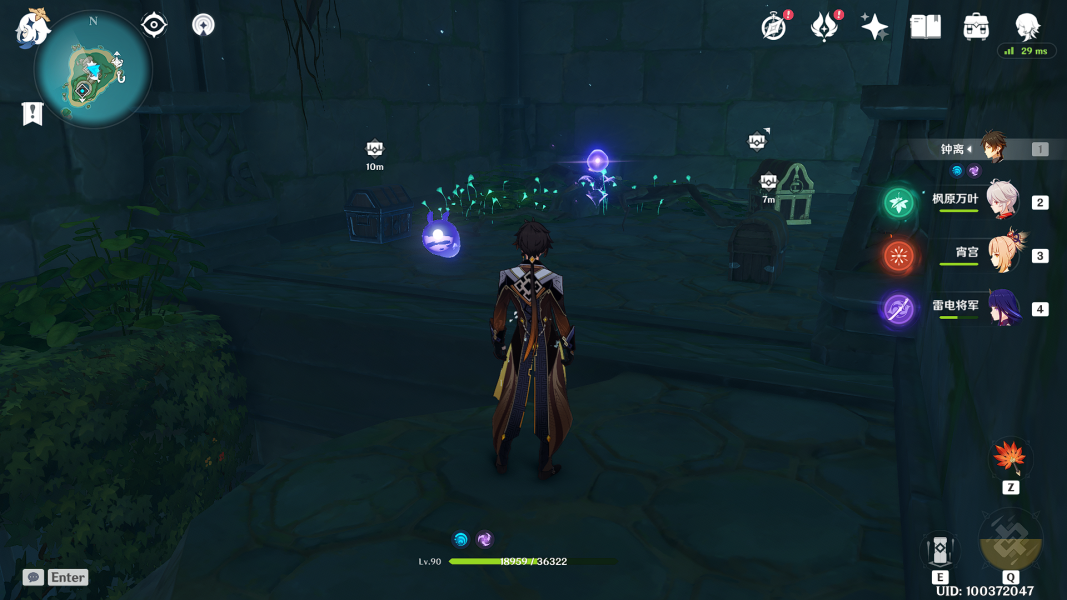Use the red maple leaf gadget
The height and width of the screenshot is (600, 1067).
[x=1010, y=458]
